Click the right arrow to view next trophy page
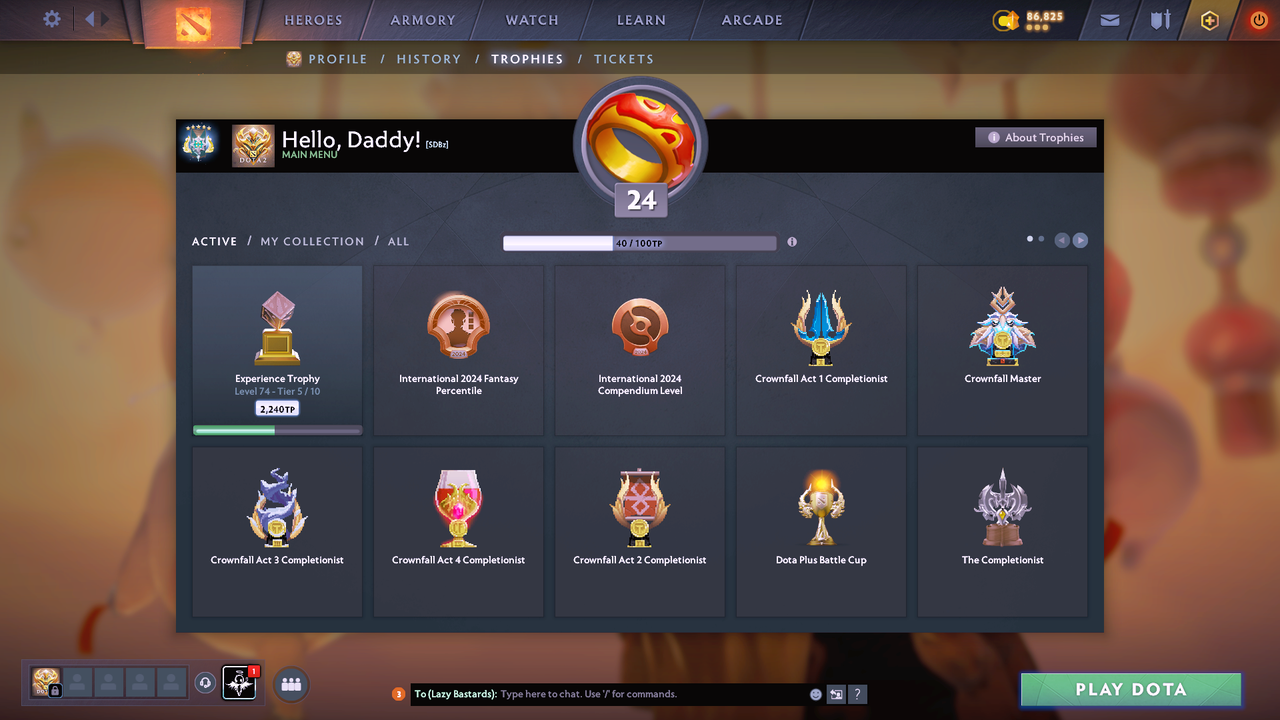1280x720 pixels. click(1080, 240)
